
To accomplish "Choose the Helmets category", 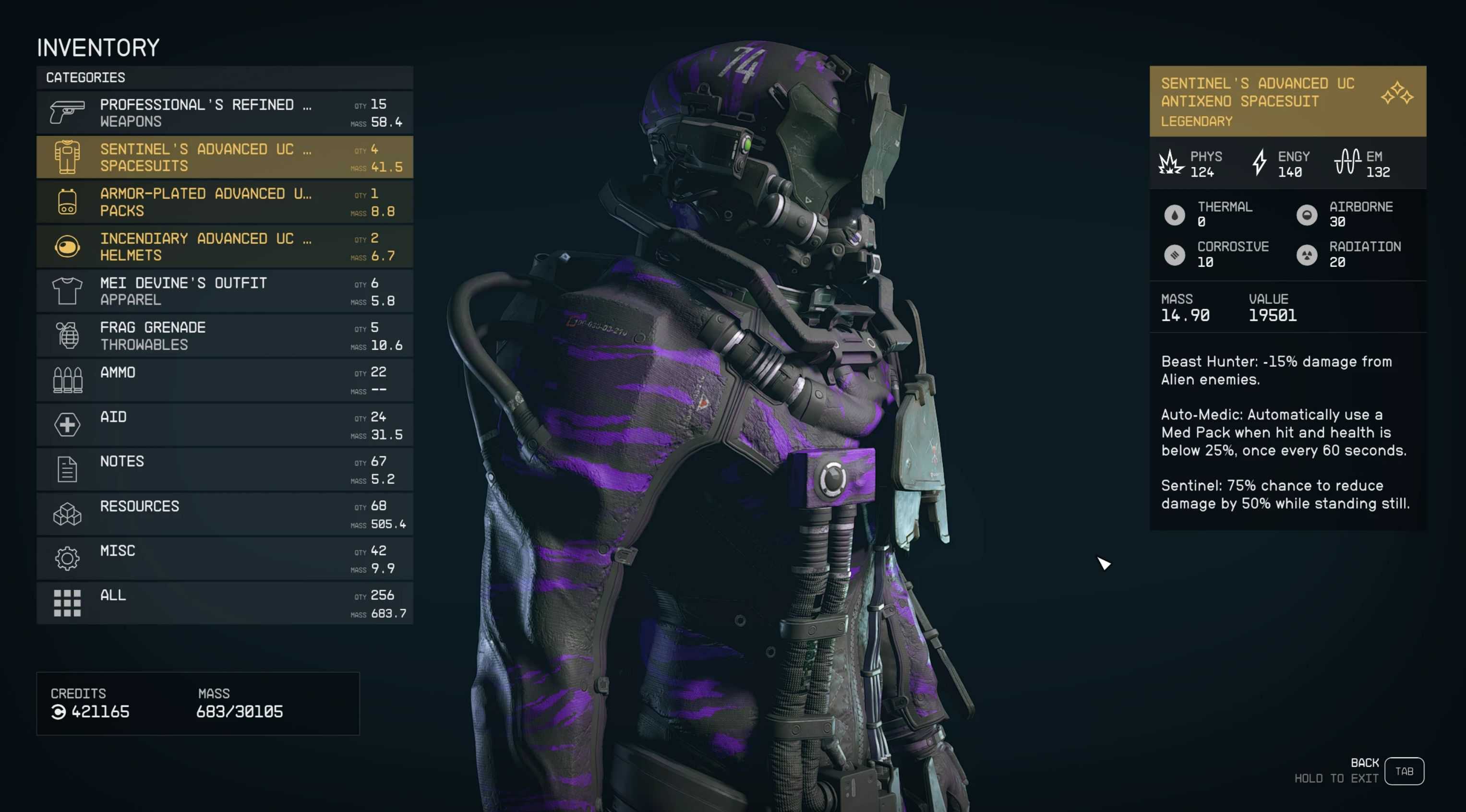I will (x=224, y=246).
